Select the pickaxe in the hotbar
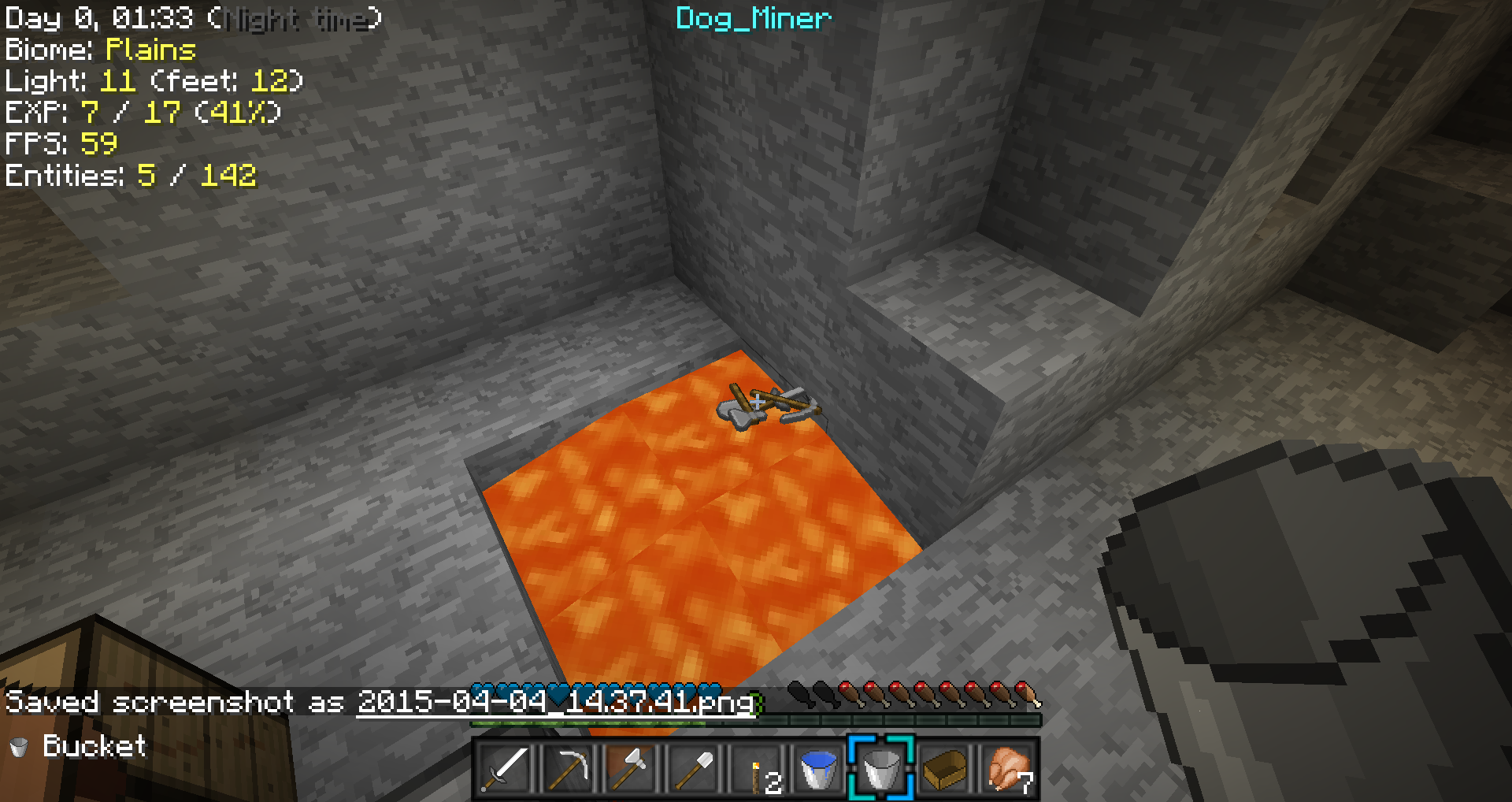 coord(567,770)
